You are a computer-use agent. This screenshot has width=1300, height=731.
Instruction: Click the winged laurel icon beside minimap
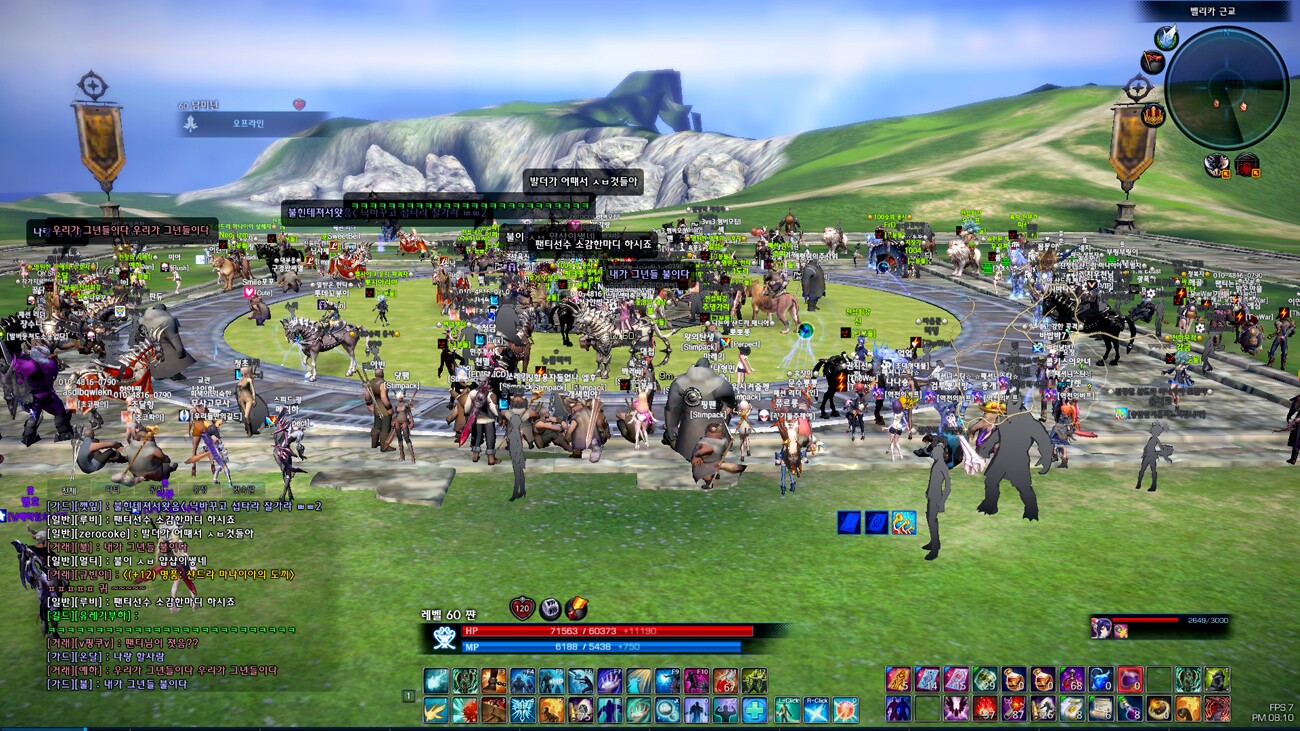[1166, 38]
